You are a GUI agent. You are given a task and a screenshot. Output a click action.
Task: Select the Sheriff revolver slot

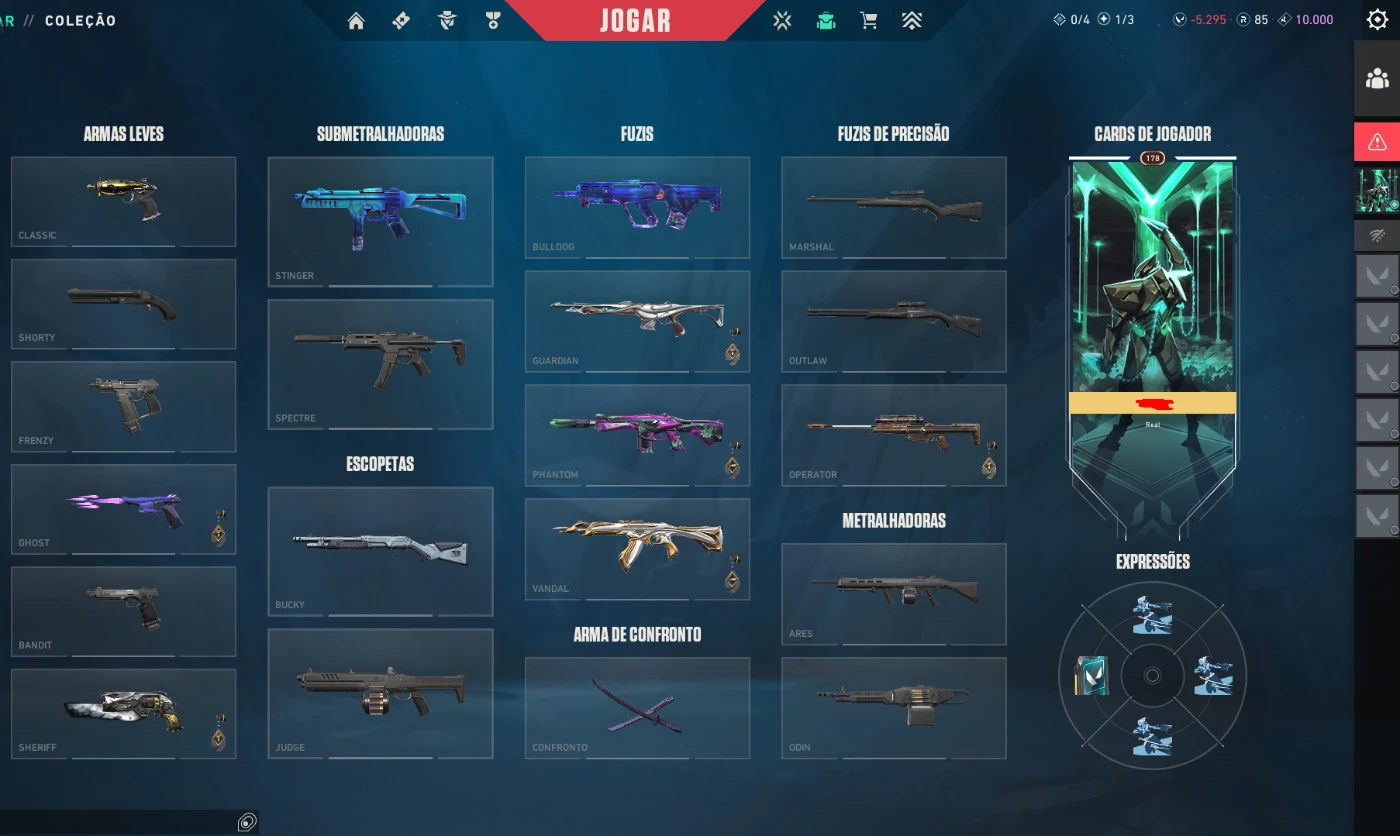pyautogui.click(x=124, y=713)
